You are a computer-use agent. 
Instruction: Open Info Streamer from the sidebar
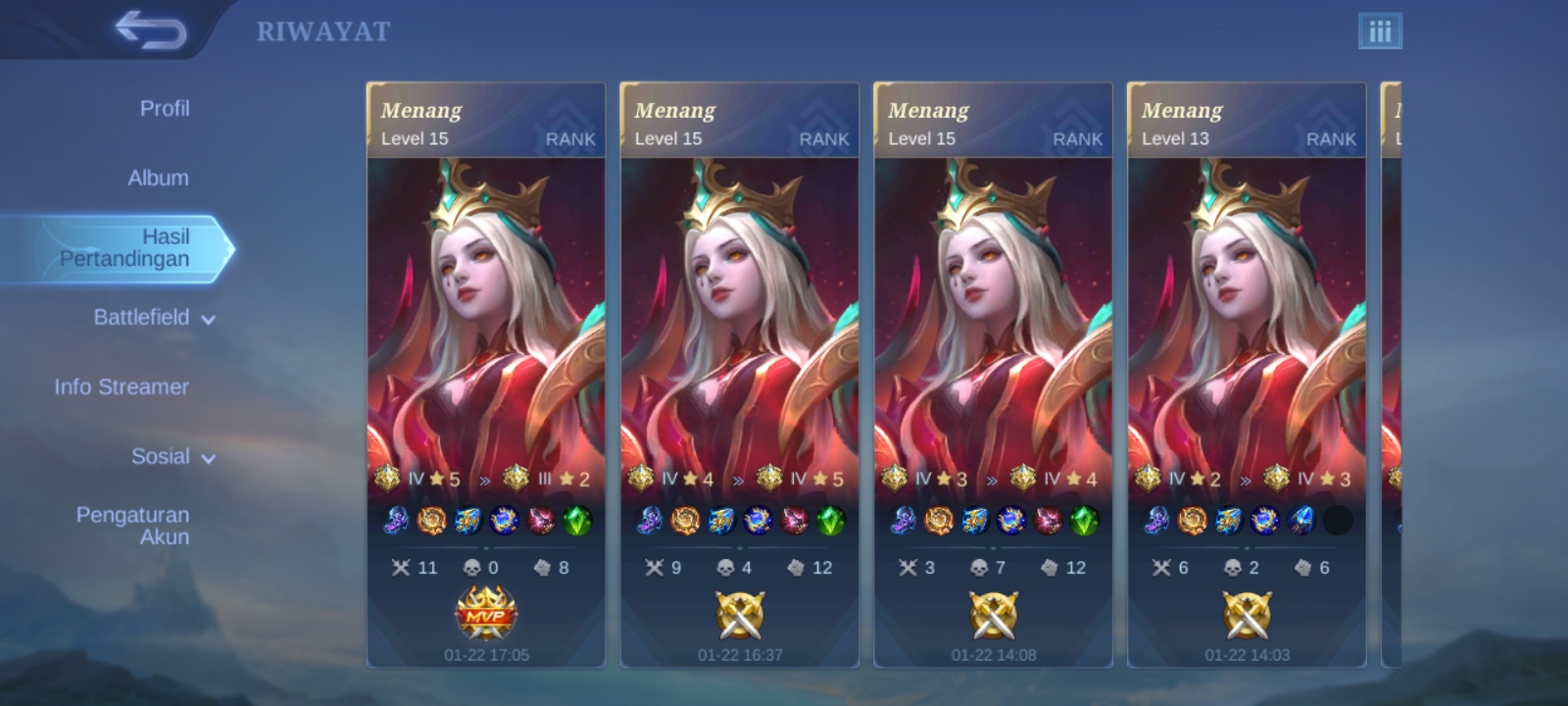(x=122, y=386)
